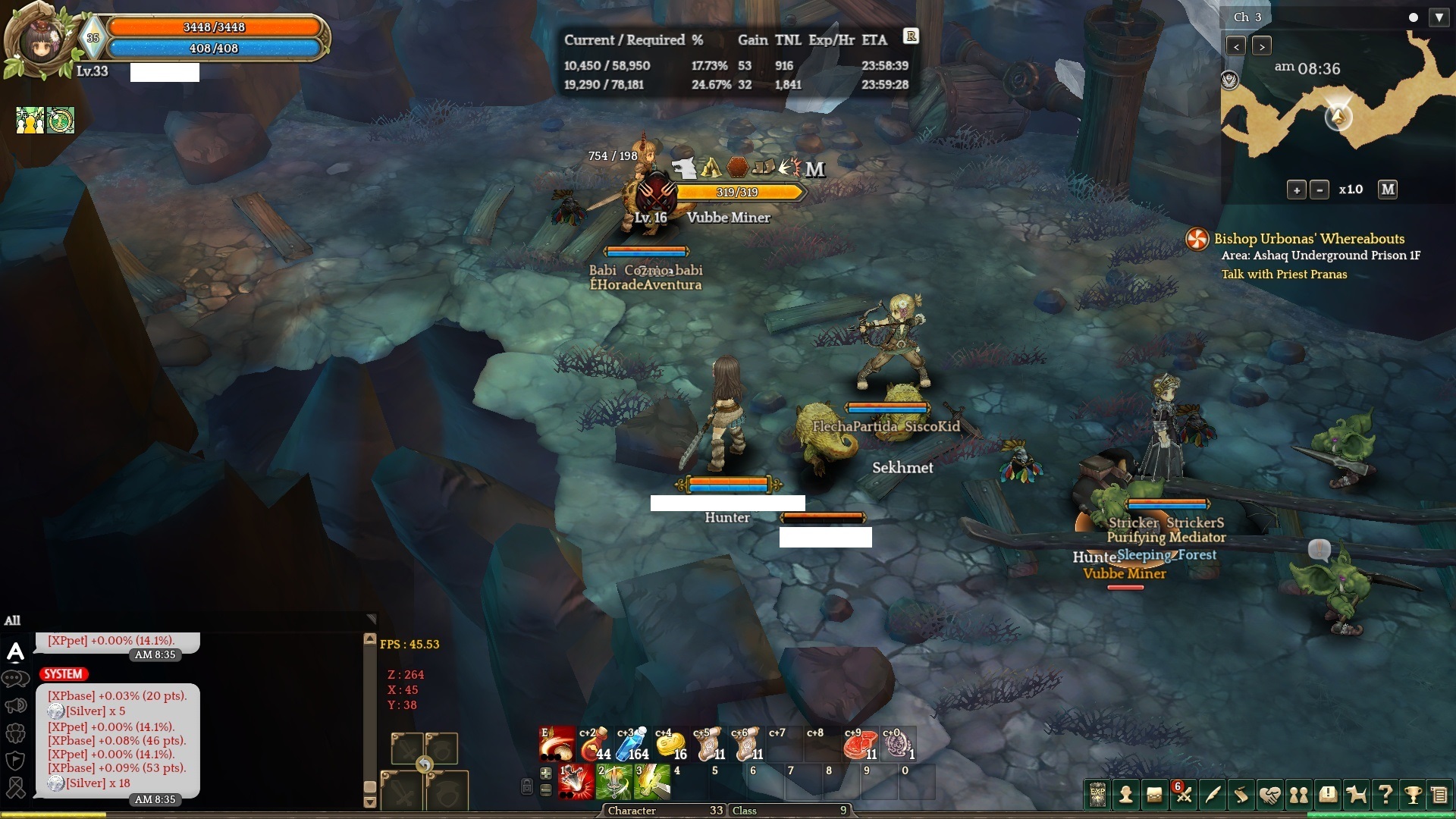Viewport: 1456px width, 819px height.
Task: Open the skills menu with crossed swords
Action: coord(1184,794)
